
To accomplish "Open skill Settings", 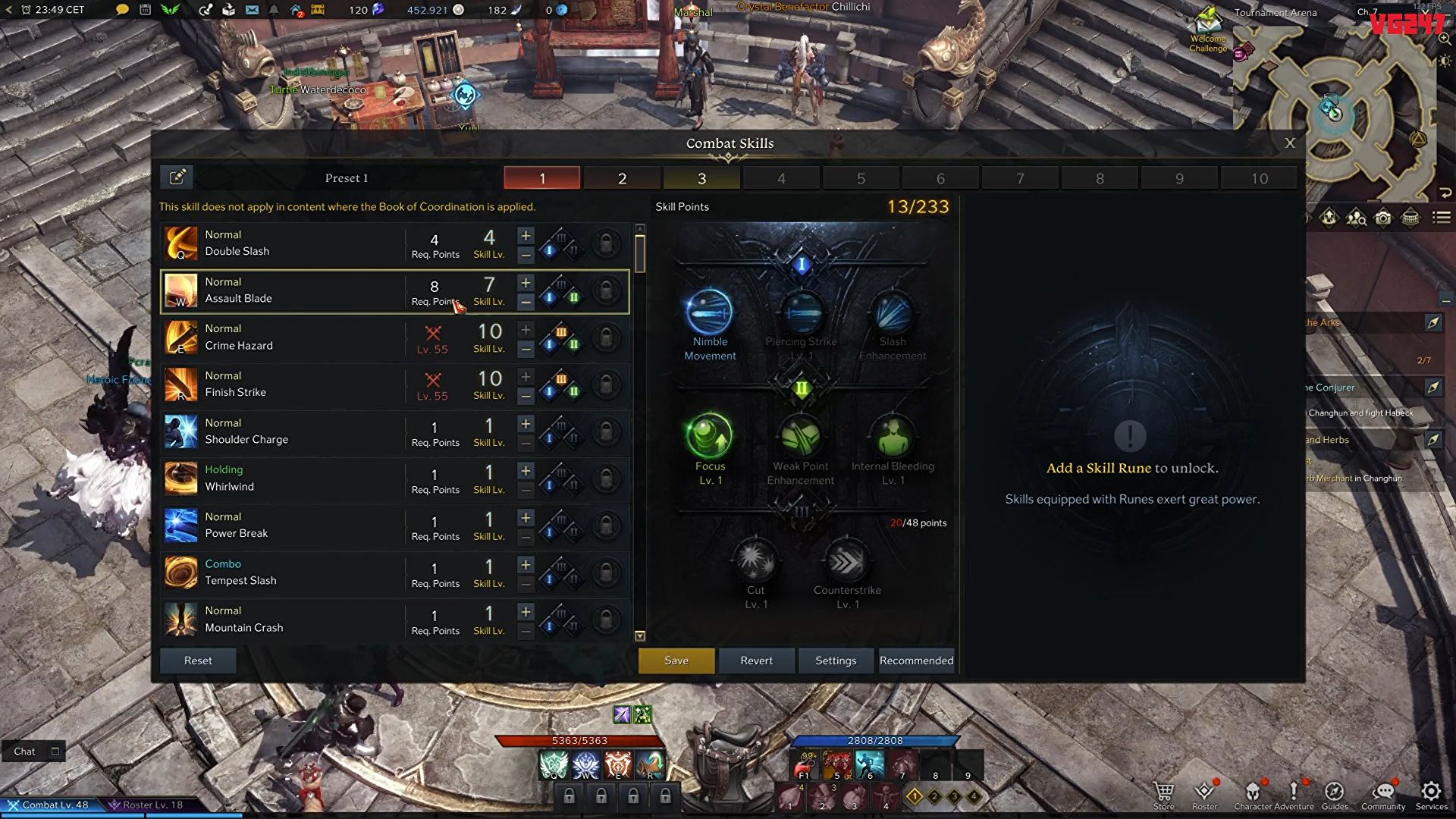I will pyautogui.click(x=836, y=661).
